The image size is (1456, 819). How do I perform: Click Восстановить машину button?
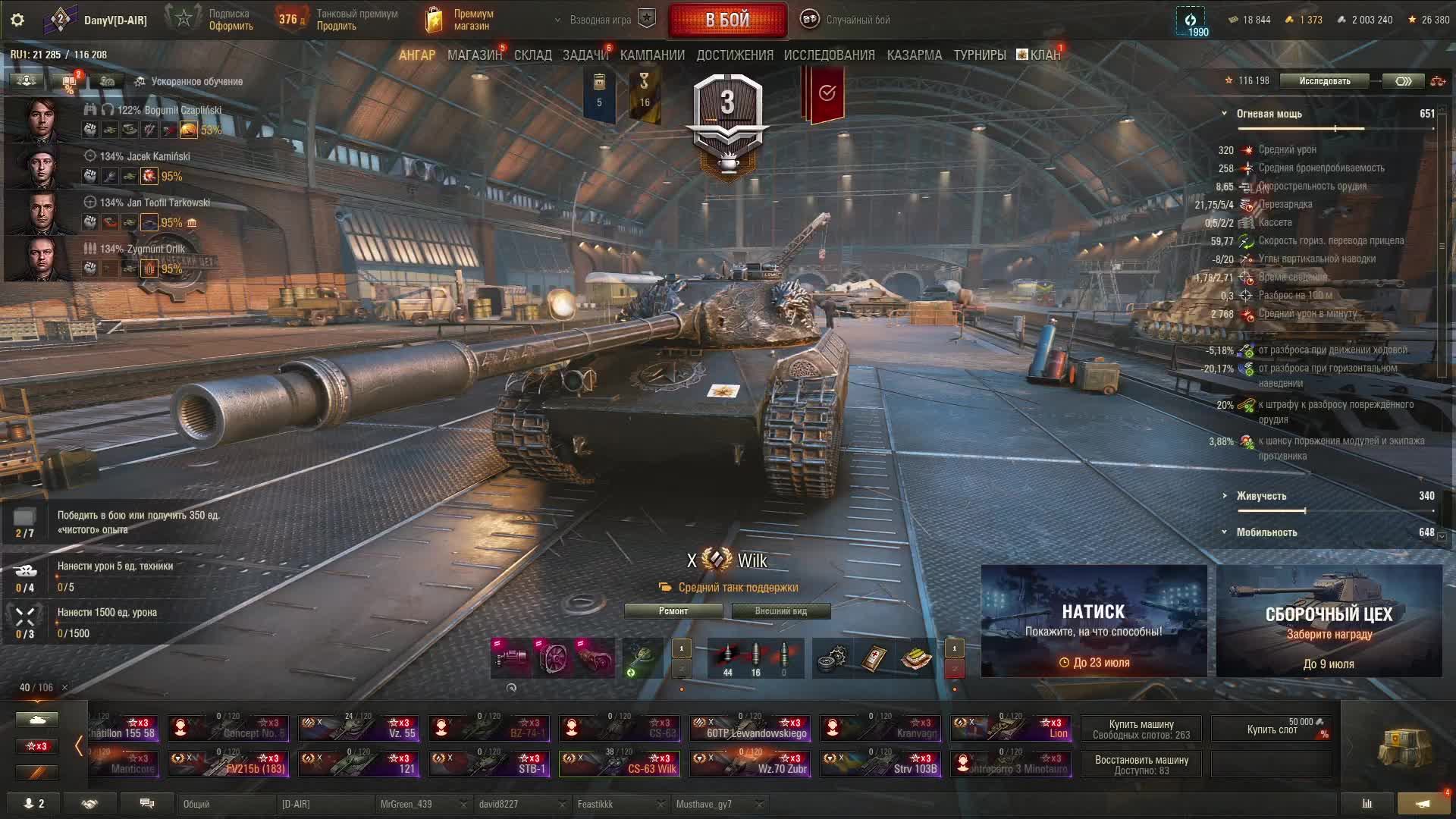[x=1141, y=764]
